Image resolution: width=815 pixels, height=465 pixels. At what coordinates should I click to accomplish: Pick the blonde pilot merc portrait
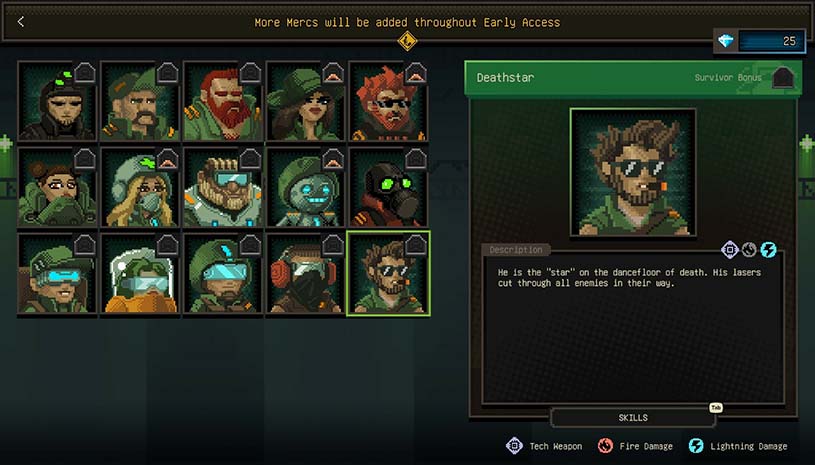point(140,187)
